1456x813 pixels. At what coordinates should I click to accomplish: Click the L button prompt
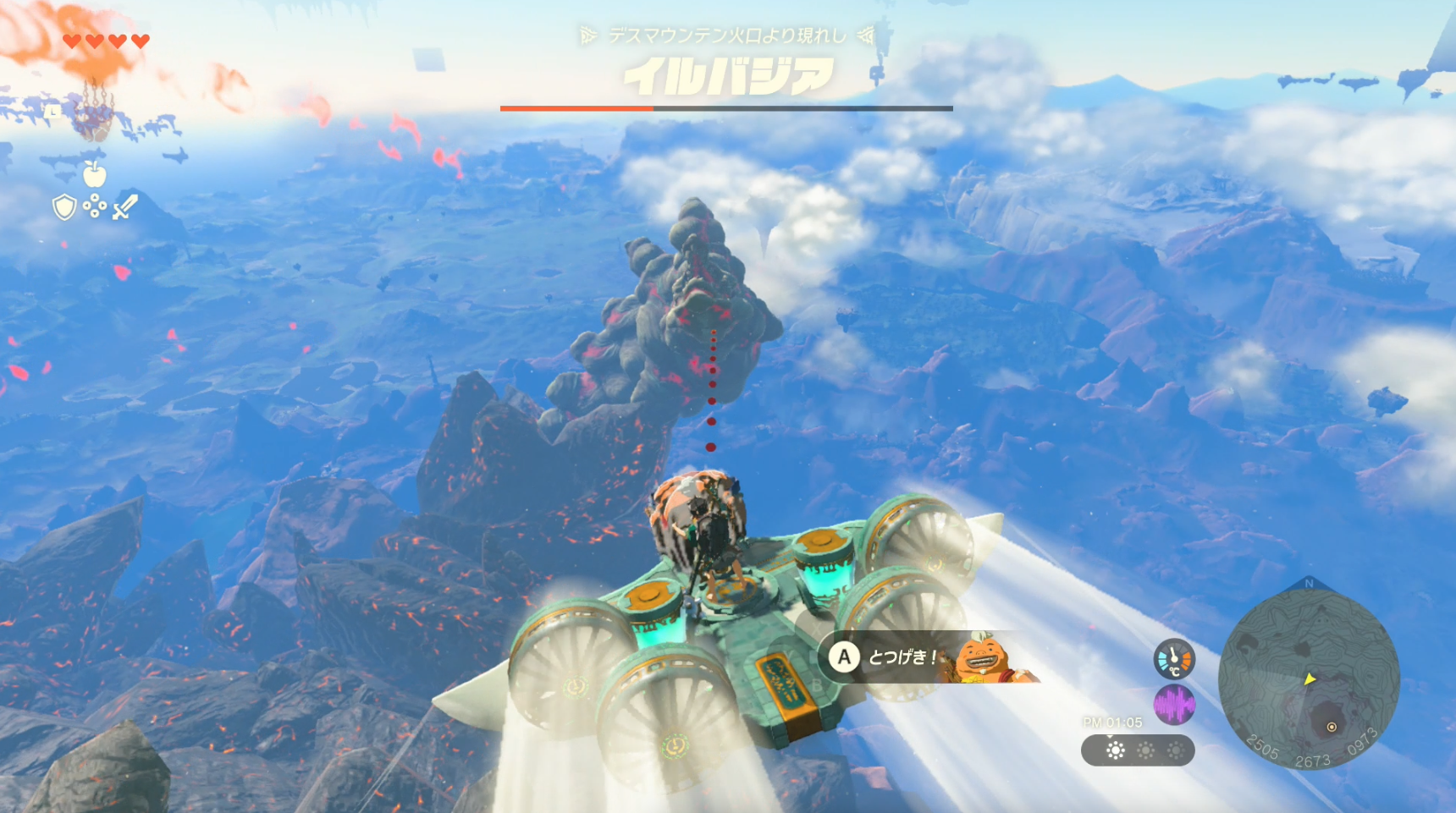pyautogui.click(x=52, y=112)
